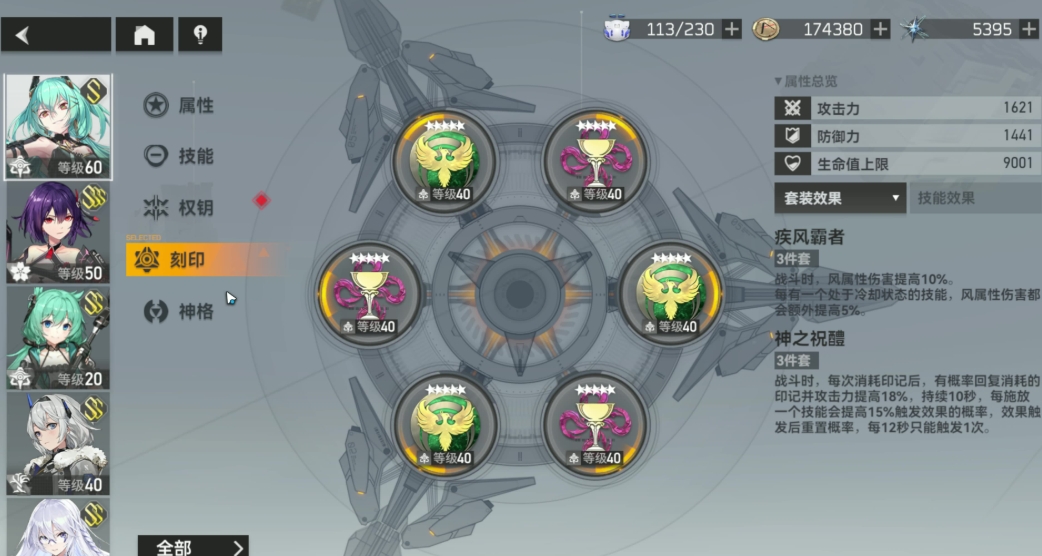Go back using the arrow button
Image resolution: width=1042 pixels, height=556 pixels.
click(x=55, y=35)
